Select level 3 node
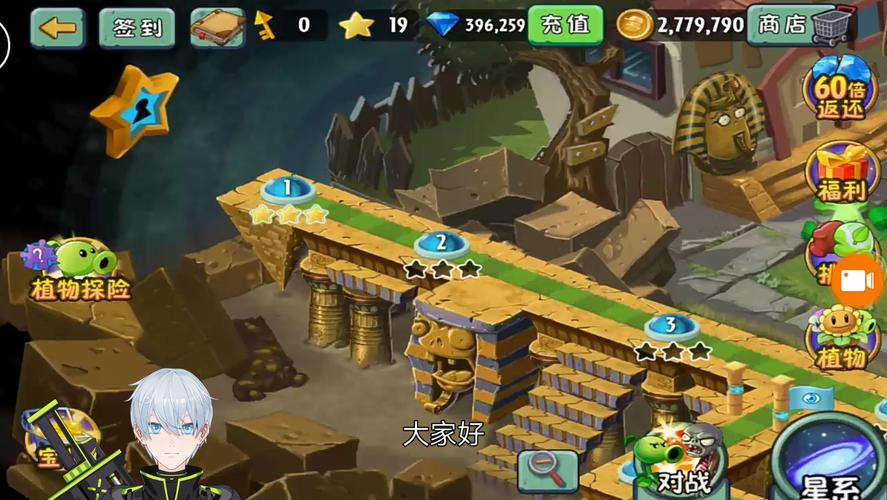Screen dimensions: 887x500 [x=671, y=326]
